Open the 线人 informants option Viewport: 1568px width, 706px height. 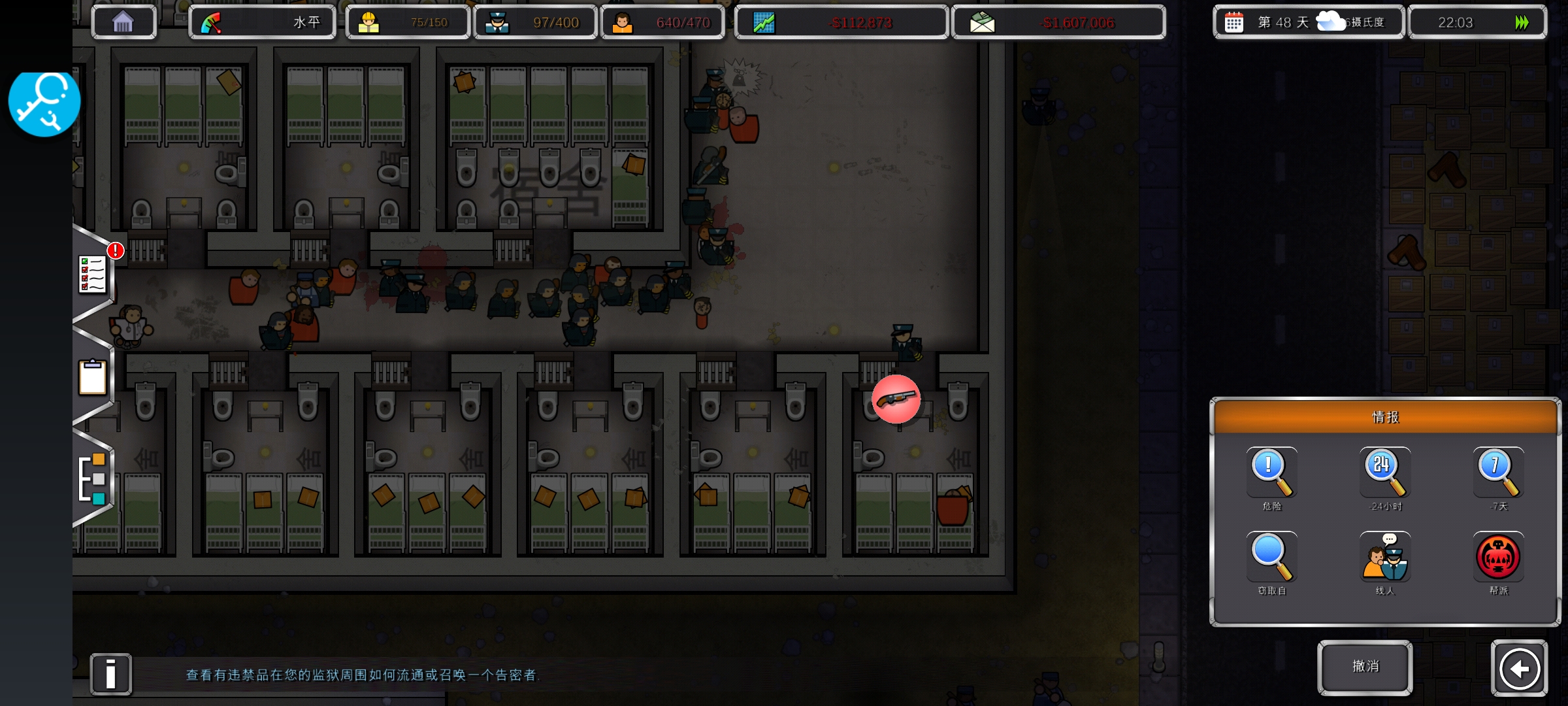pyautogui.click(x=1384, y=558)
